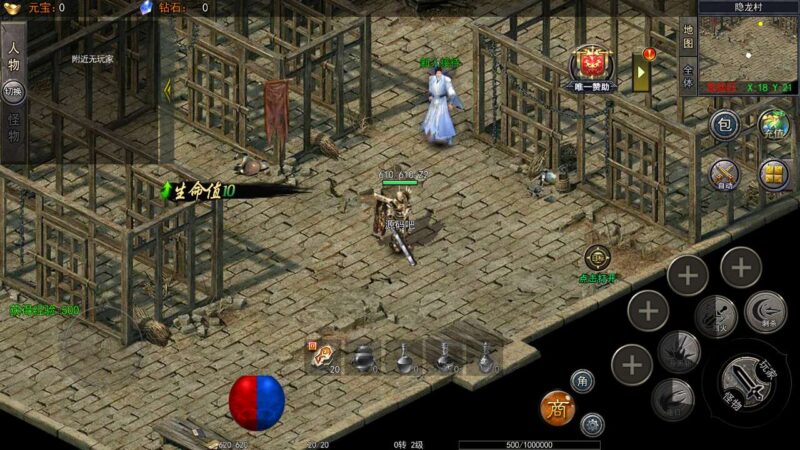This screenshot has height=450, width=800.
Task: Open settings with the gear button
Action: [x=592, y=424]
